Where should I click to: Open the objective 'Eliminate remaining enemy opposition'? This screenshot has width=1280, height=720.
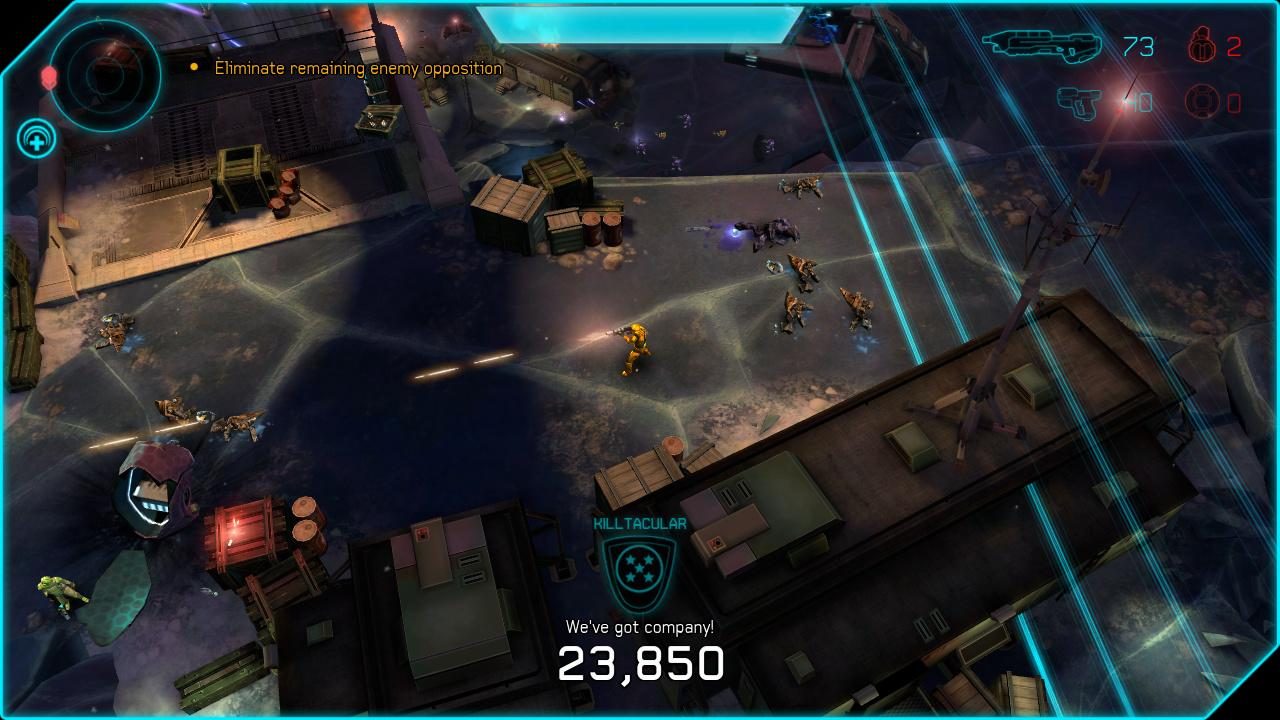(355, 68)
